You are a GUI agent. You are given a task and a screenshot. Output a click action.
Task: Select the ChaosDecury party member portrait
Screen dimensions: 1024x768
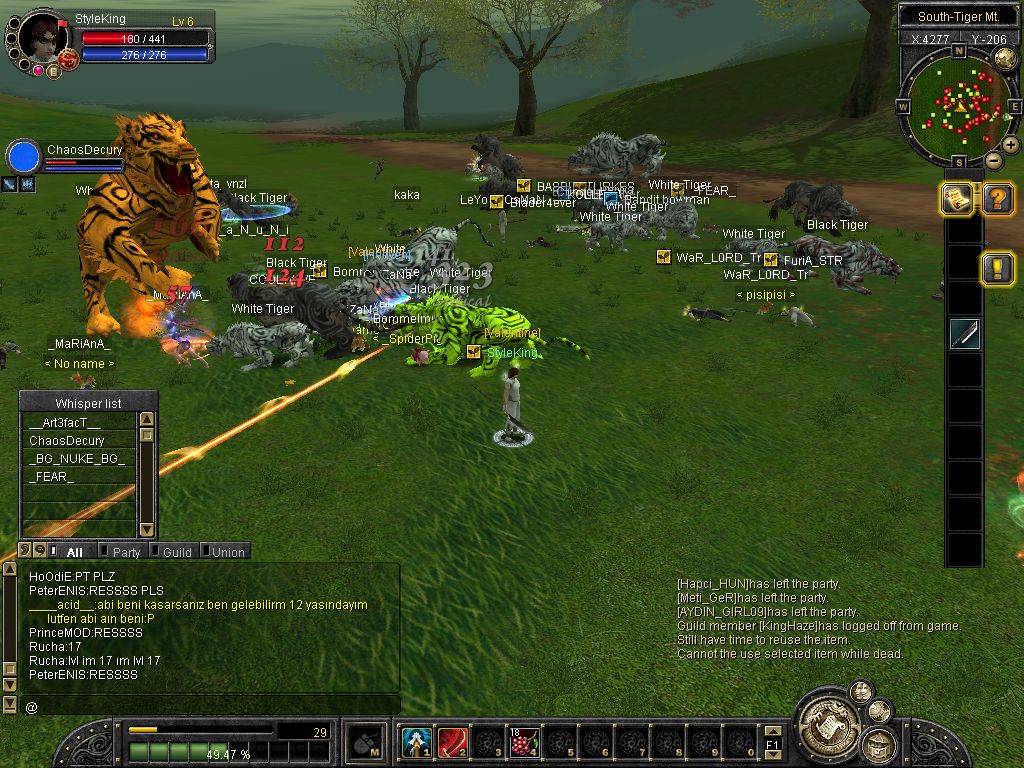(x=23, y=157)
